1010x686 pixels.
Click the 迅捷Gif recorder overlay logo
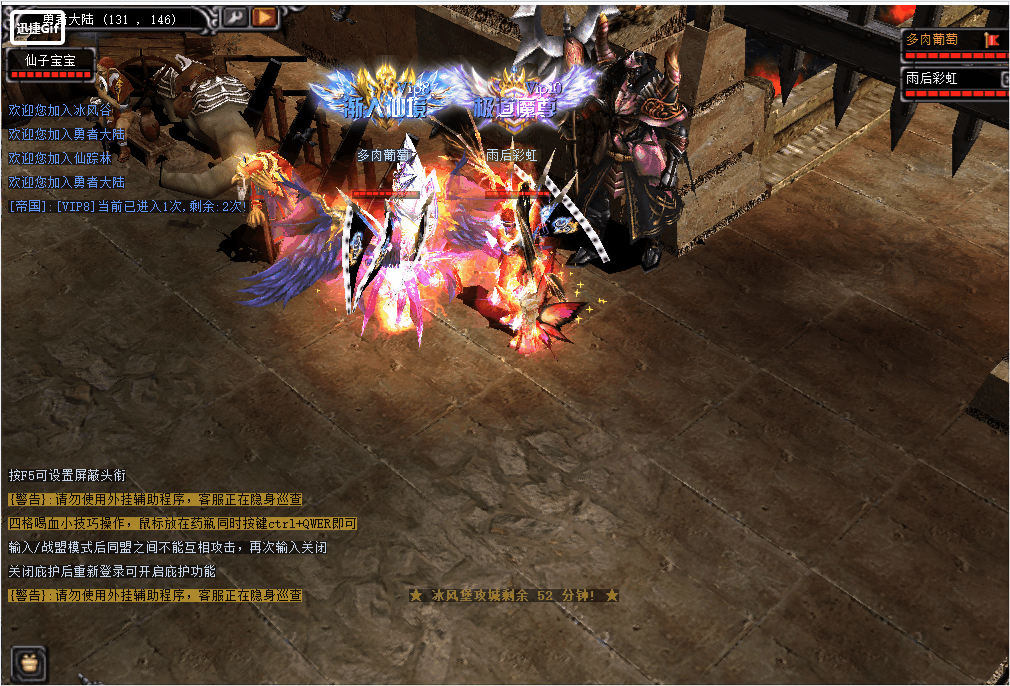coord(37,28)
